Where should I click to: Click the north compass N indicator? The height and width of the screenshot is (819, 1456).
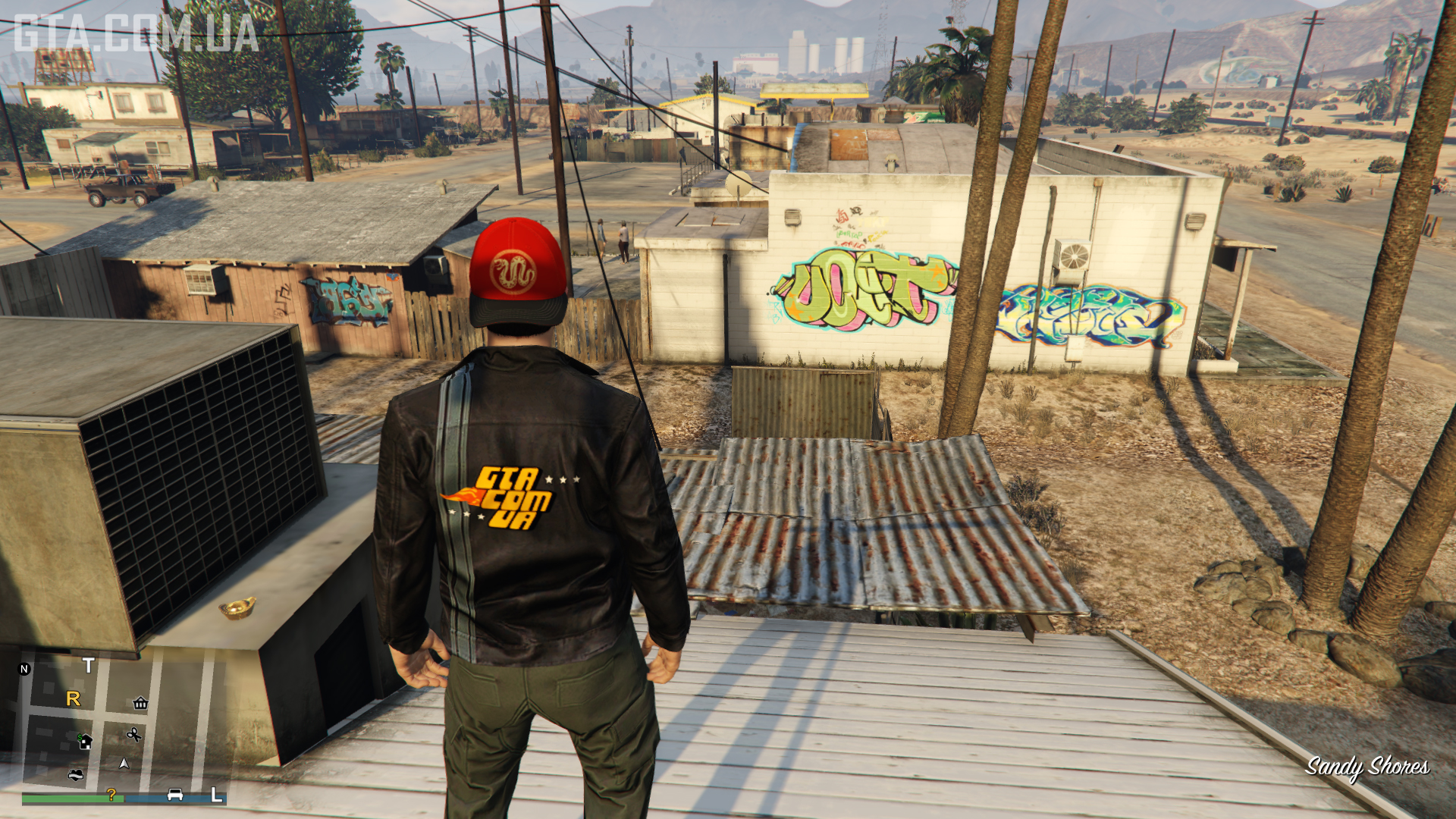24,669
